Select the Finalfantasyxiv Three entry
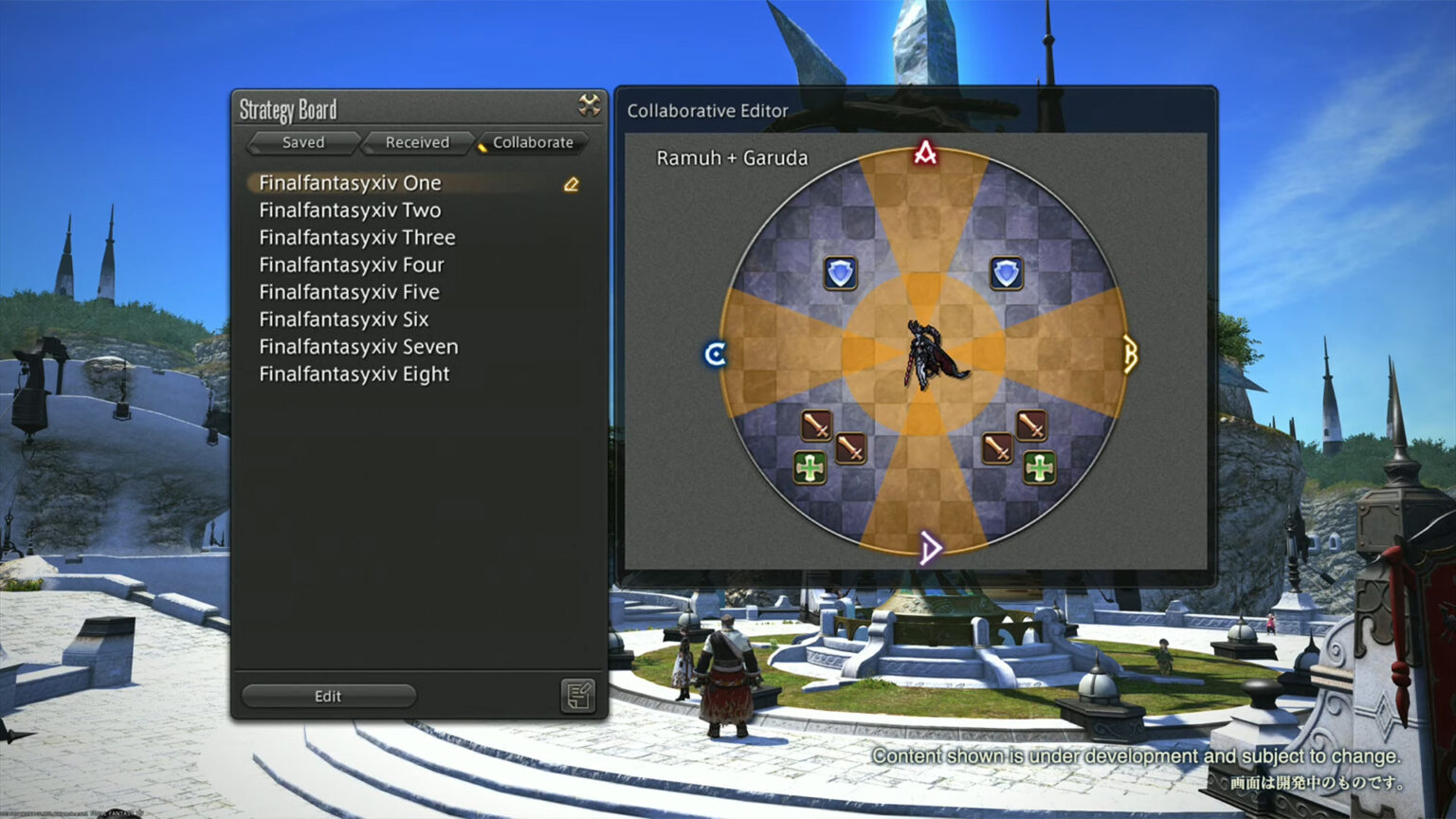This screenshot has height=819, width=1456. click(357, 238)
